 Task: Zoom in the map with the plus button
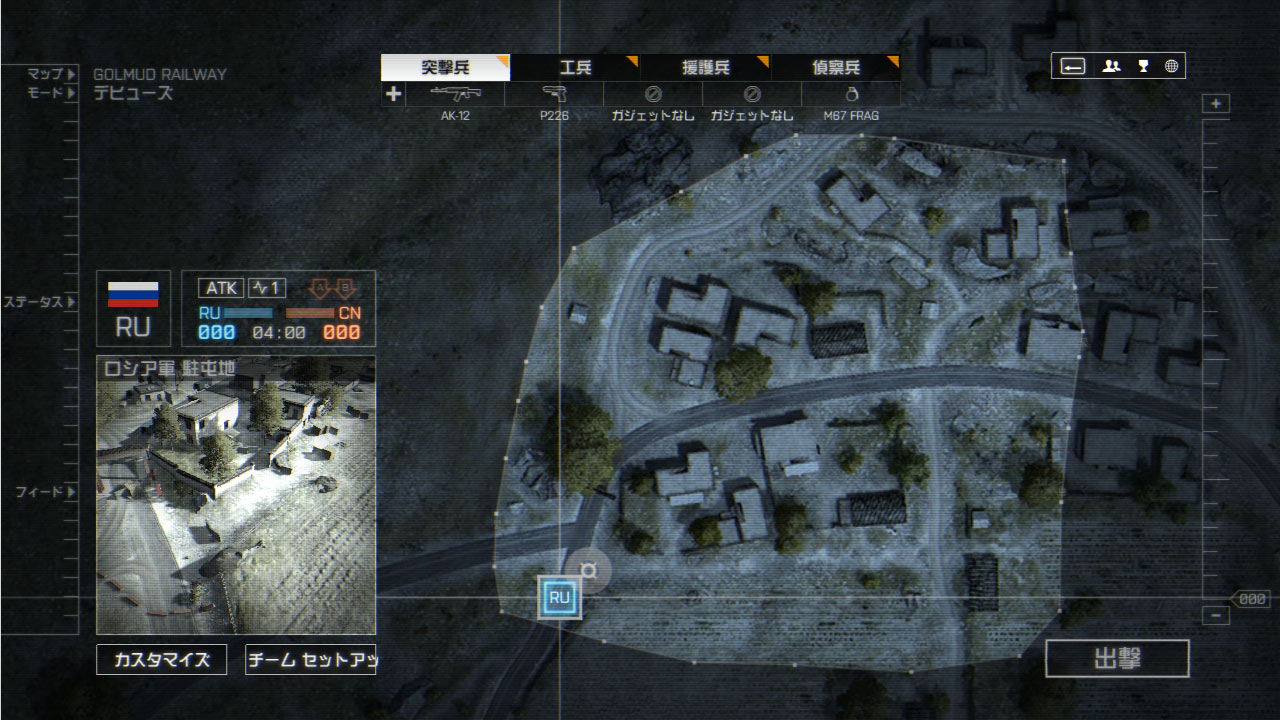(x=1216, y=104)
